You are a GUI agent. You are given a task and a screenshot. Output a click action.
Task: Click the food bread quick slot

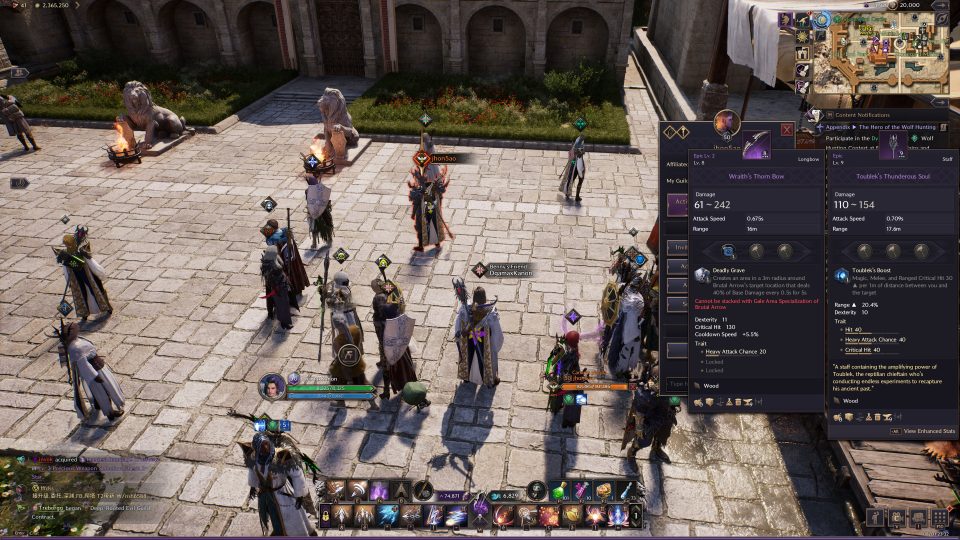[604, 490]
